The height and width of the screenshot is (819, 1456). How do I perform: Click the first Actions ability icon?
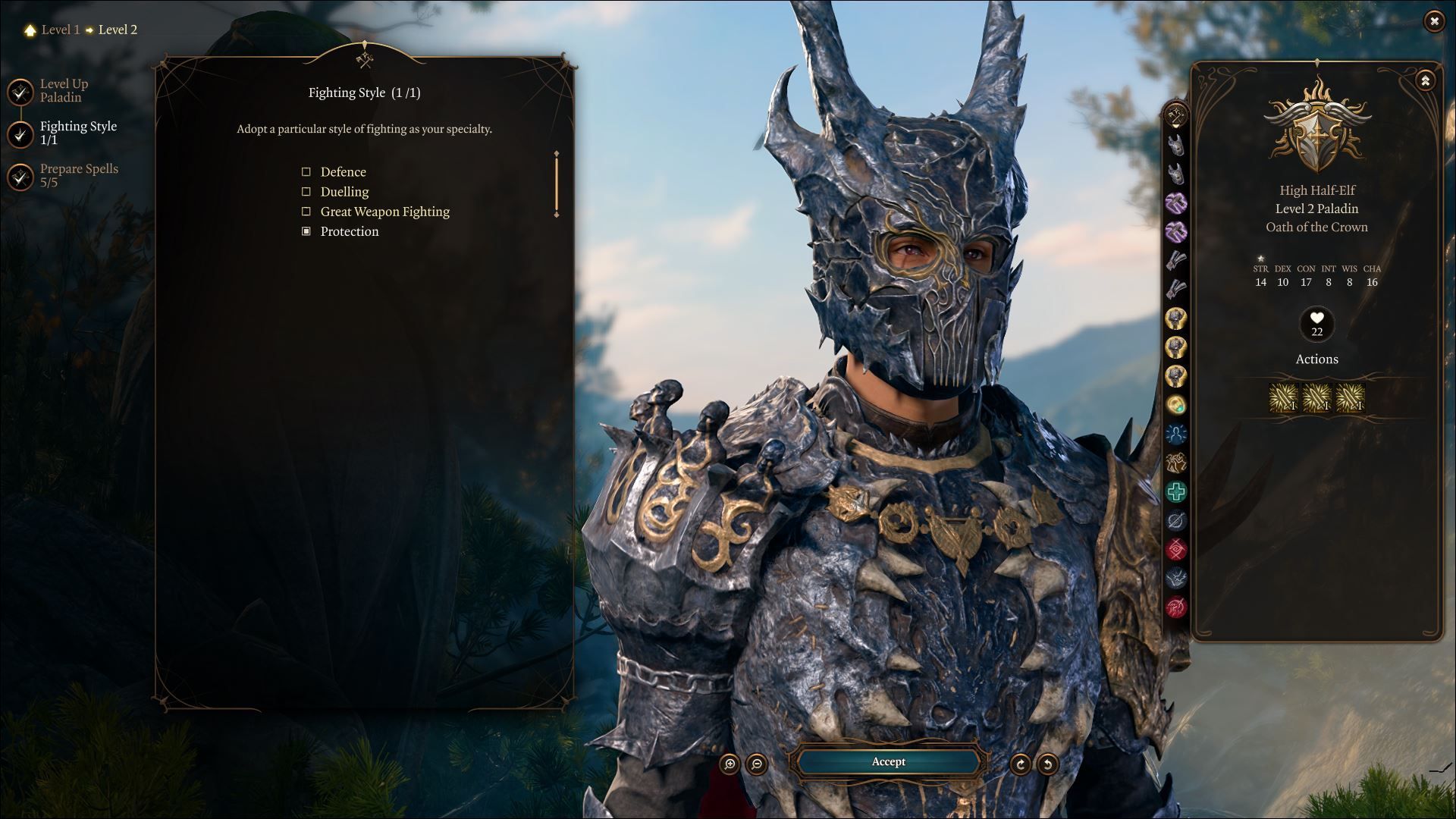1284,397
